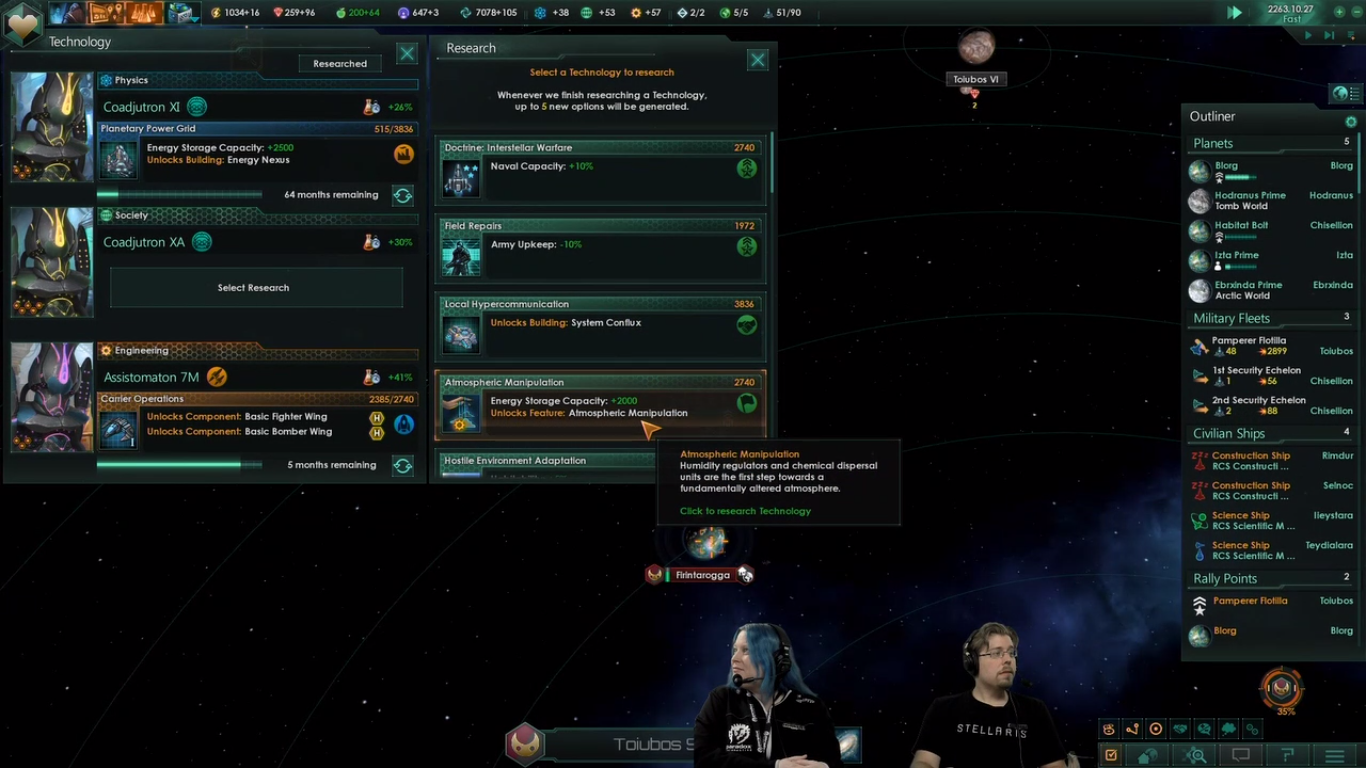Open the empire emblem government panel

coord(22,22)
